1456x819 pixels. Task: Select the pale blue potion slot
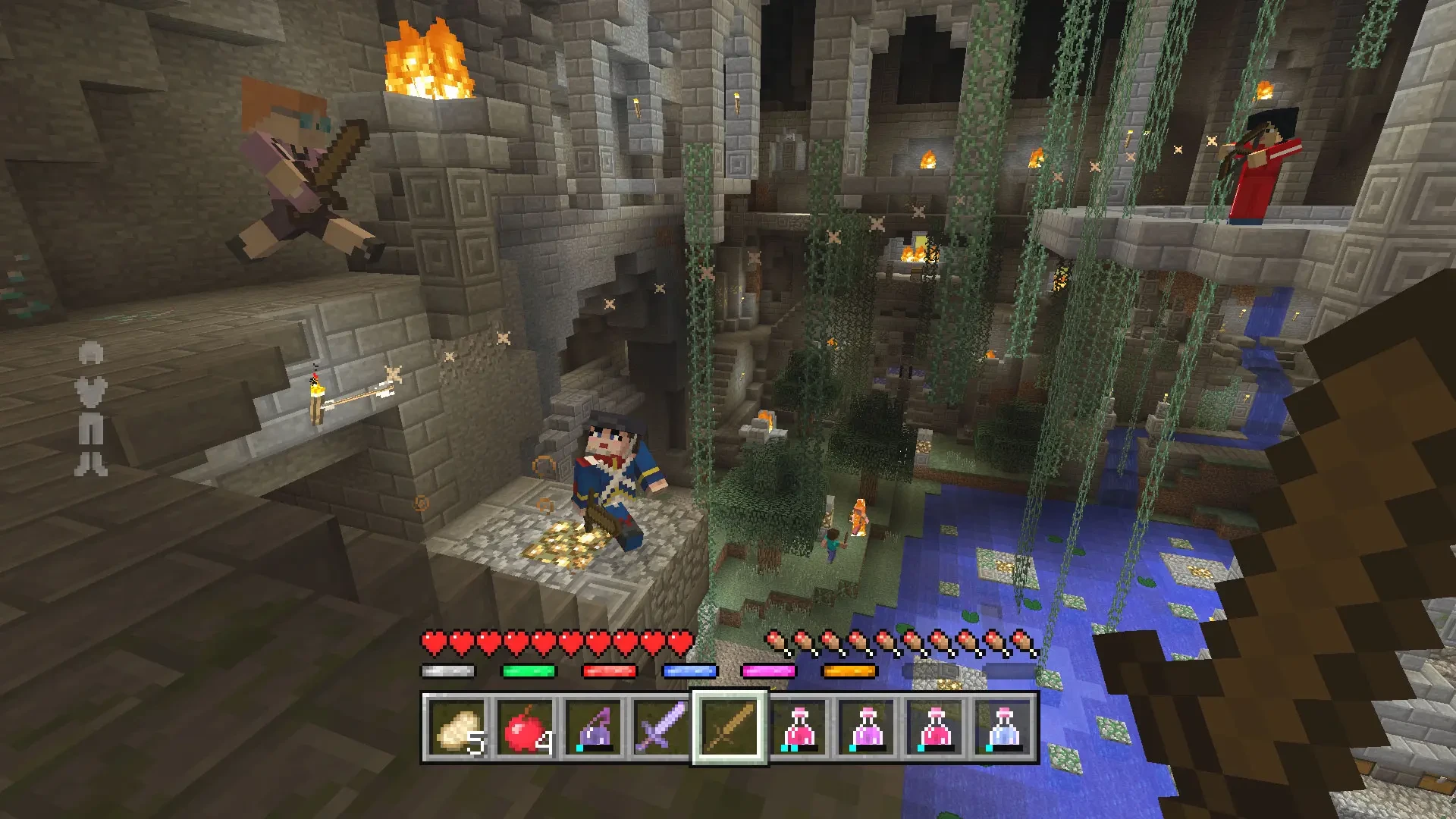pos(1003,728)
